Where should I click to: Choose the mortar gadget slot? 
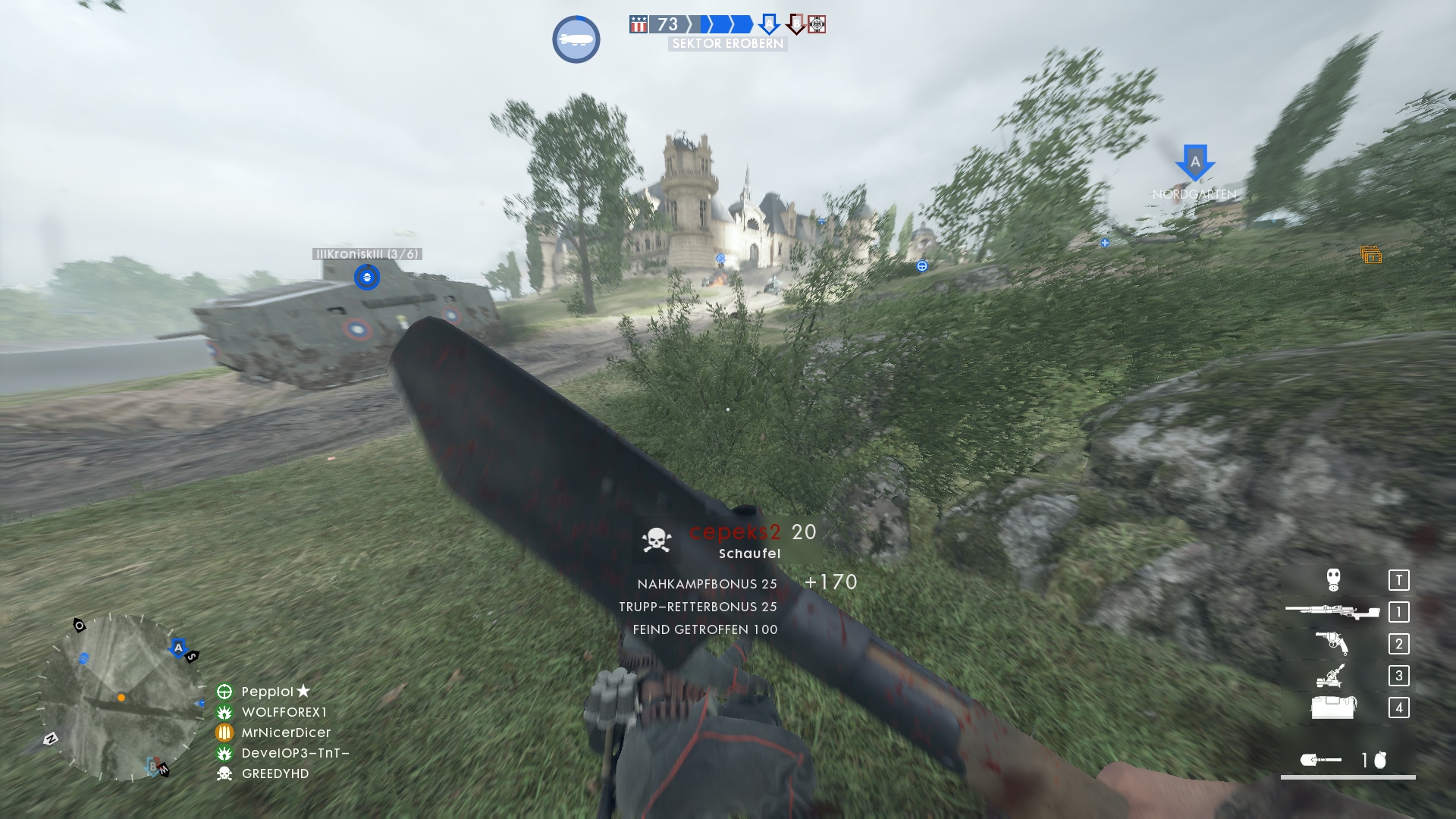tap(1332, 675)
